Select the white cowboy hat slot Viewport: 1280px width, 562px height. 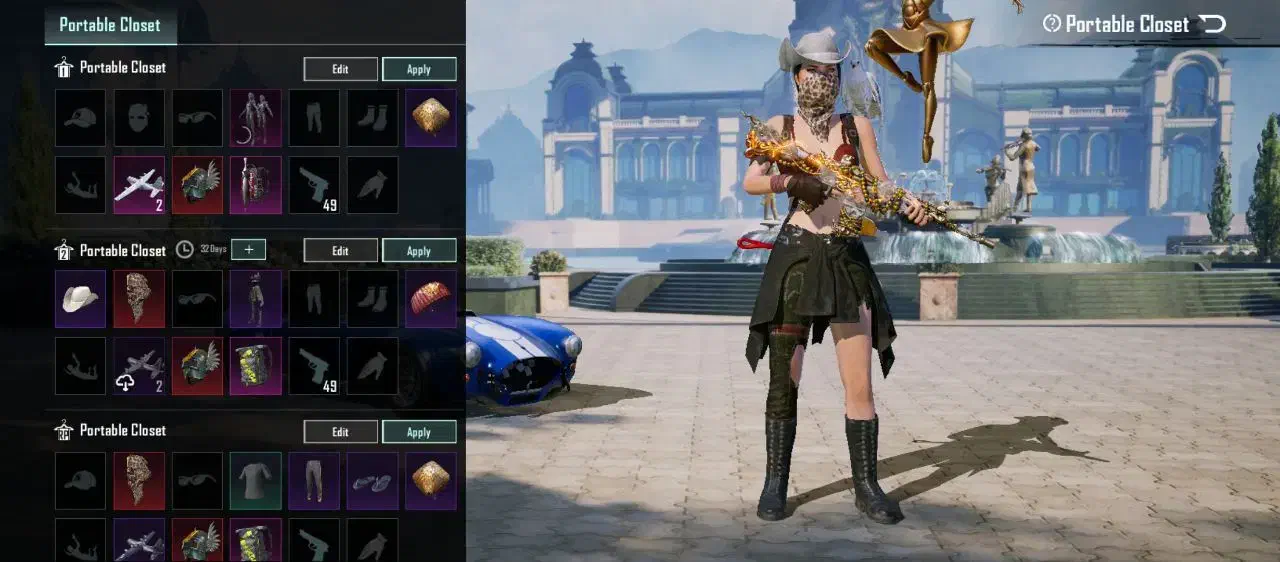(x=80, y=299)
